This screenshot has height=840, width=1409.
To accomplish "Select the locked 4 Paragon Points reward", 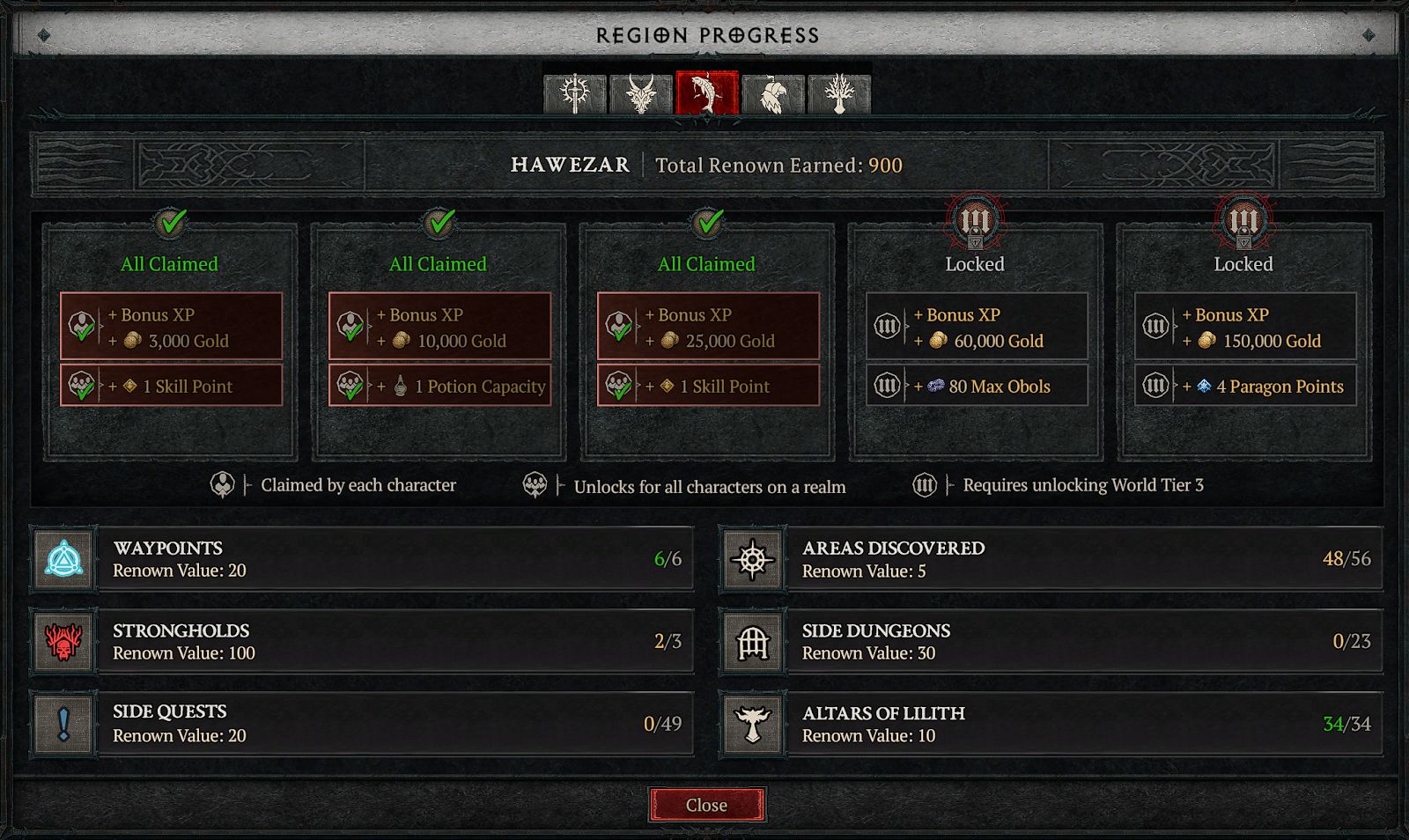I will pyautogui.click(x=1245, y=386).
